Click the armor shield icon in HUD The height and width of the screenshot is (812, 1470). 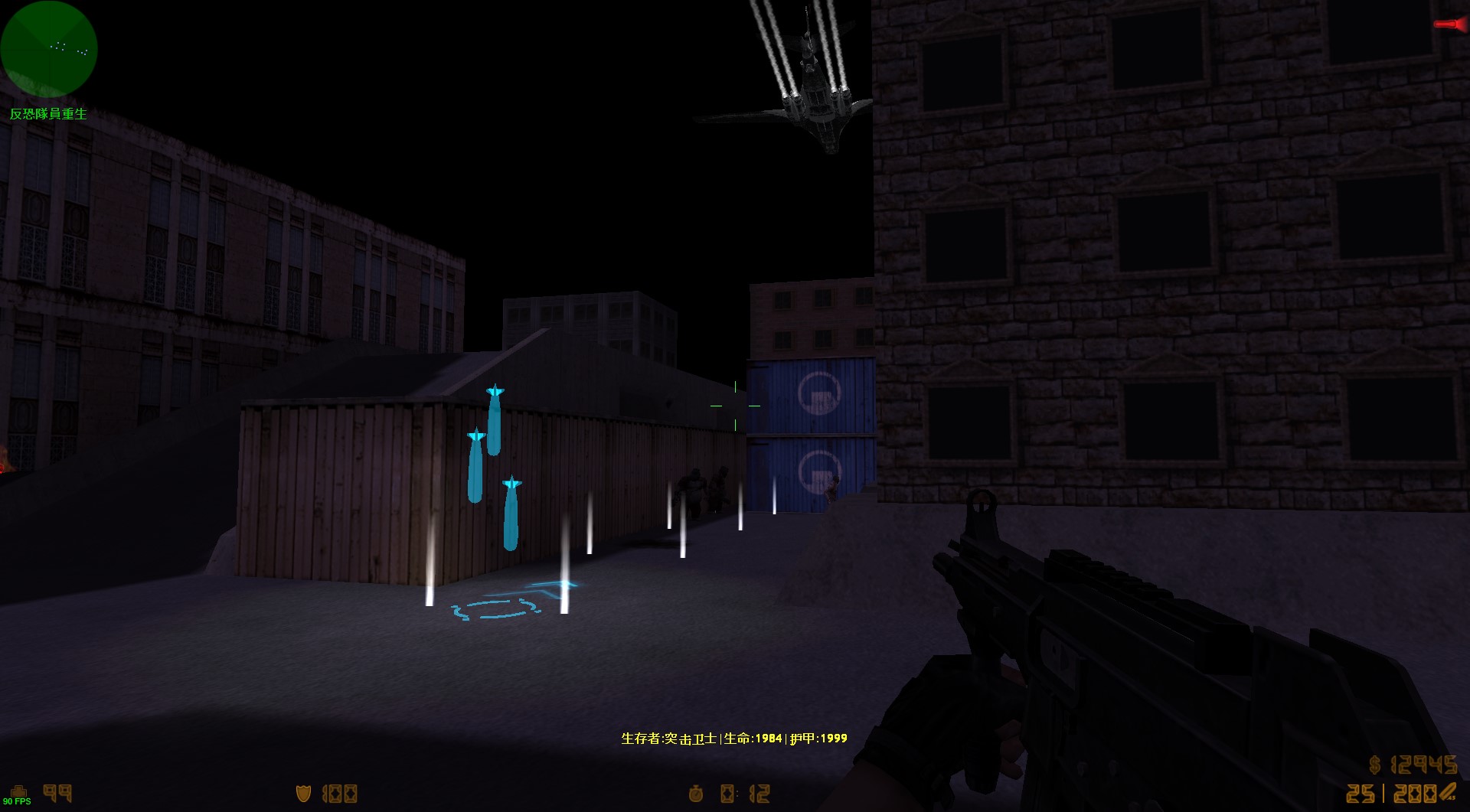click(x=302, y=794)
